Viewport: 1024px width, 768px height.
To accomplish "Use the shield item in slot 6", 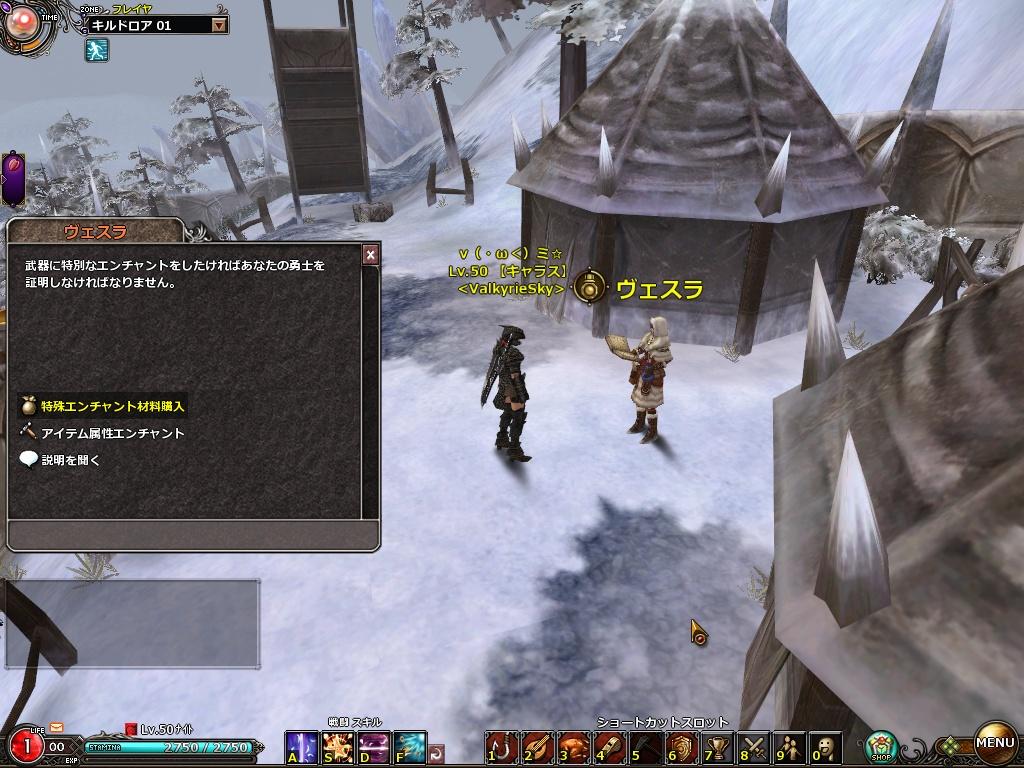I will (681, 747).
